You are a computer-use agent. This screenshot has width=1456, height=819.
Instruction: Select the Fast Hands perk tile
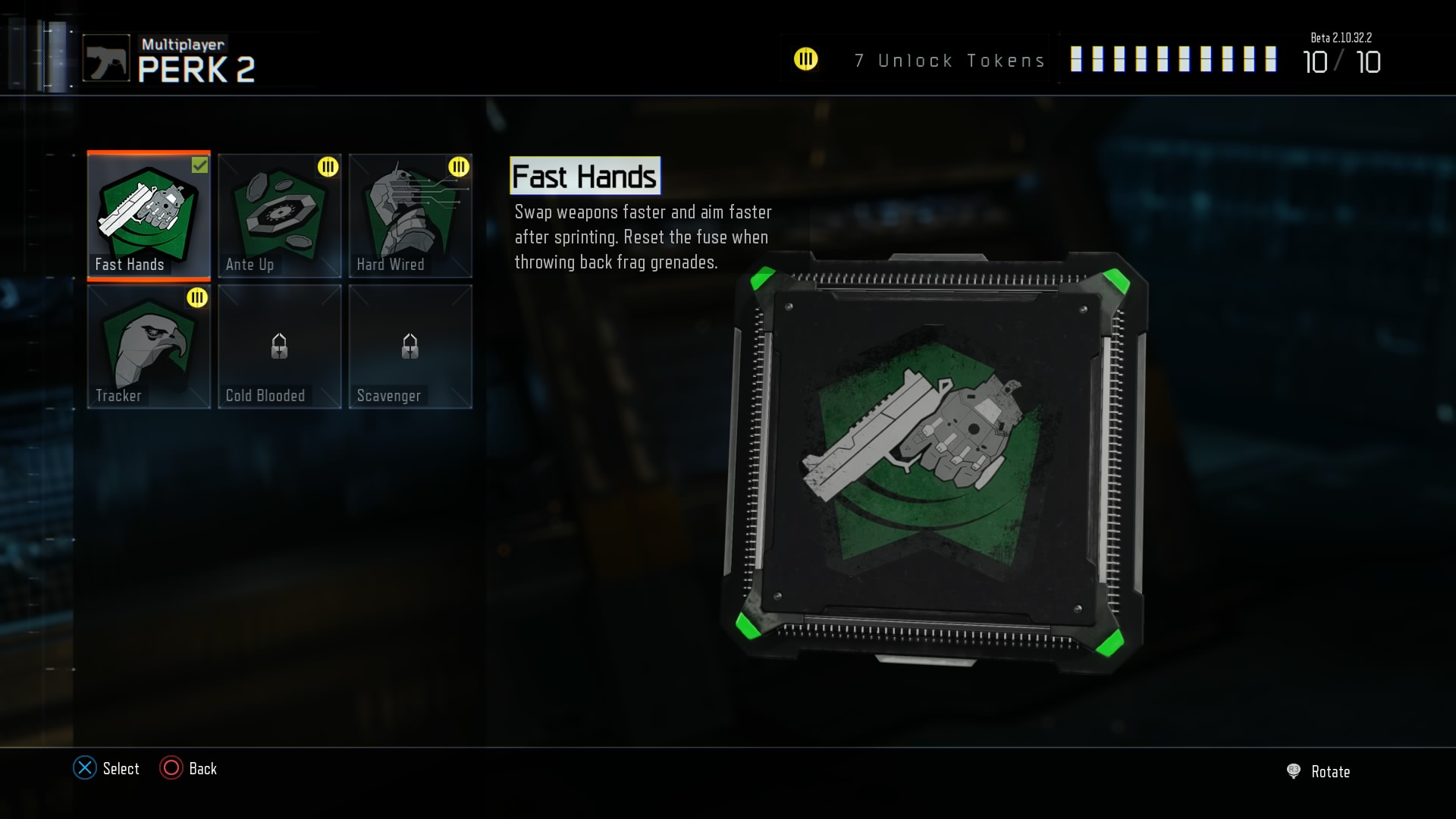pyautogui.click(x=149, y=215)
